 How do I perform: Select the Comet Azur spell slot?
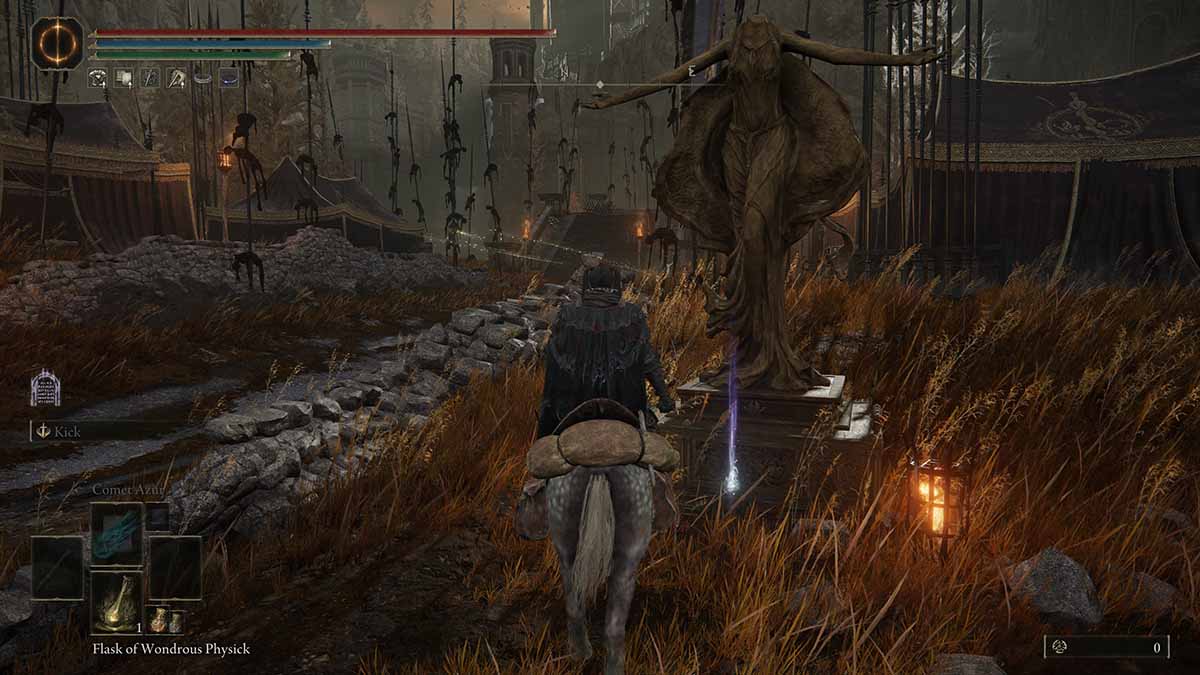point(117,533)
